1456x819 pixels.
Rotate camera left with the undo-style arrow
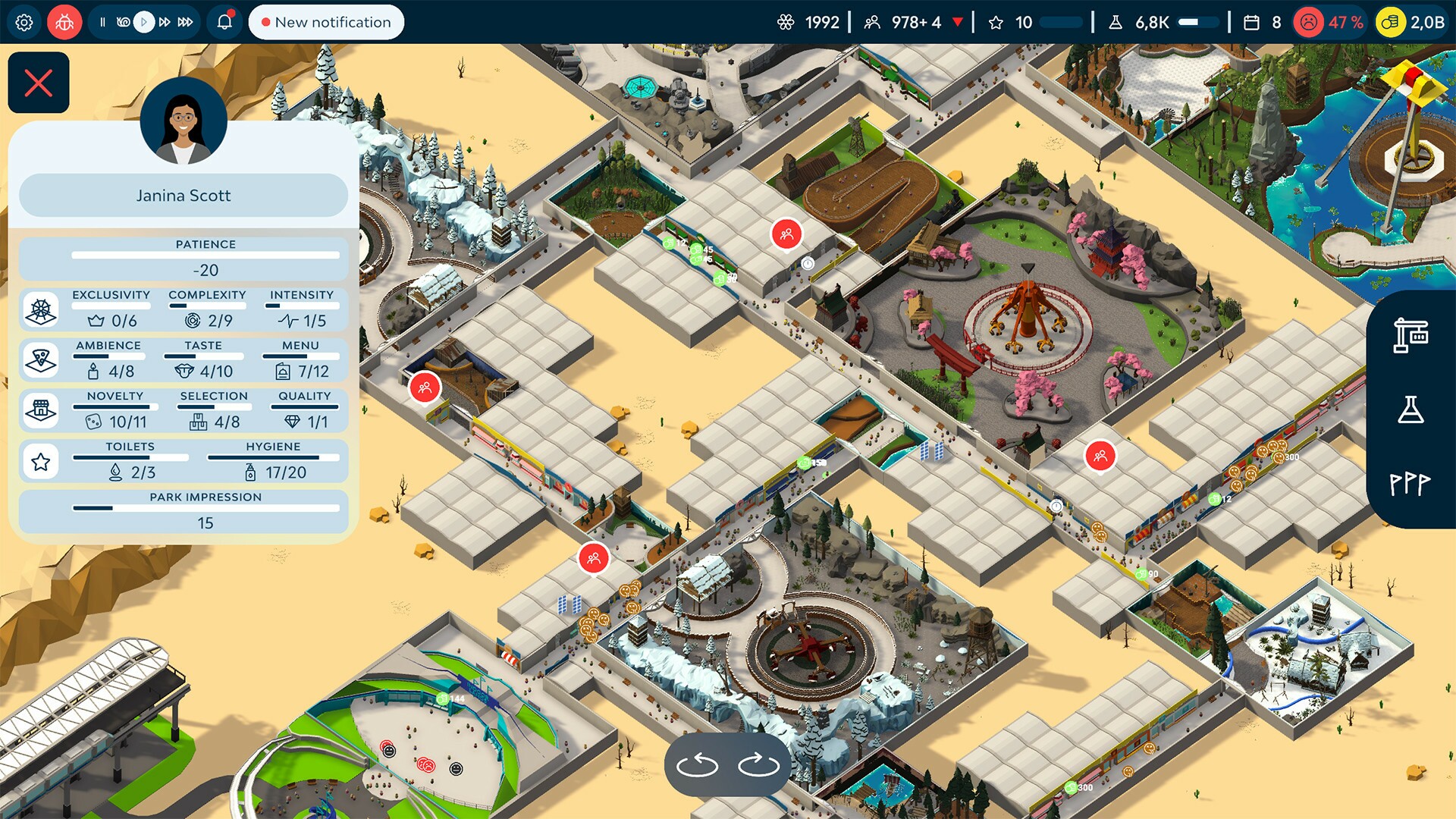tap(698, 764)
